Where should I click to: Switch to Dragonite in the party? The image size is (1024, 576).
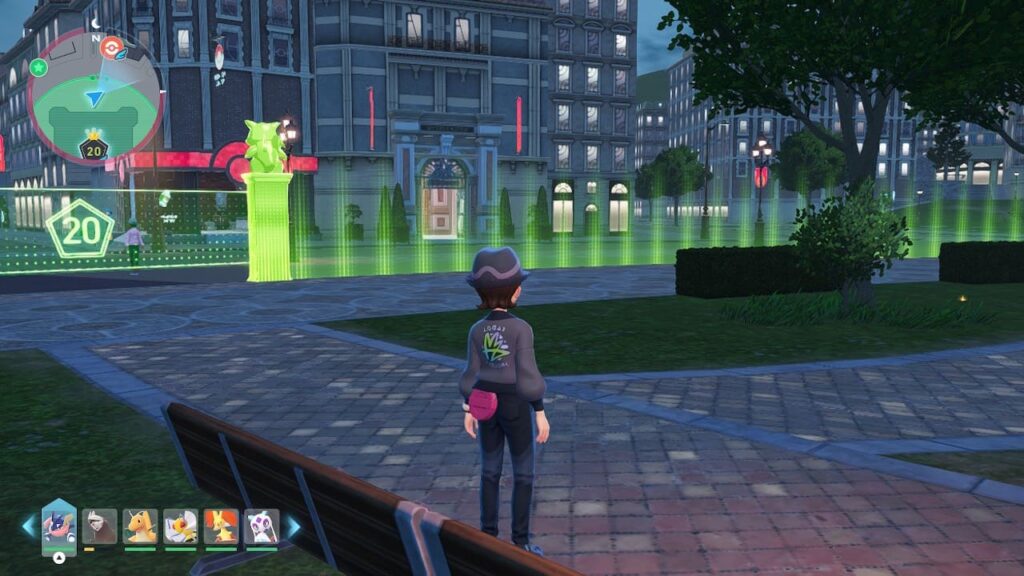pos(140,526)
